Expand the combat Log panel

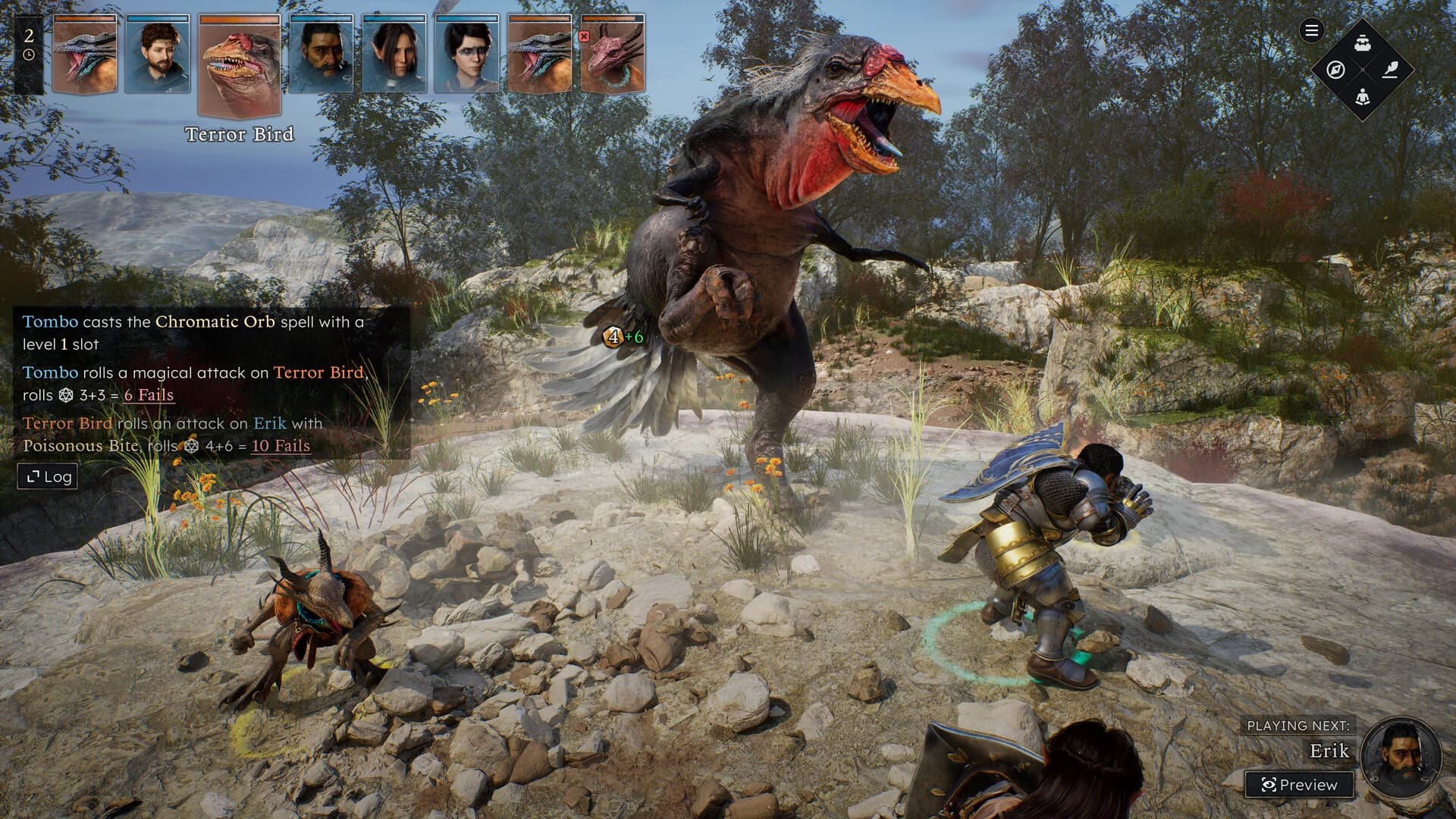point(47,476)
